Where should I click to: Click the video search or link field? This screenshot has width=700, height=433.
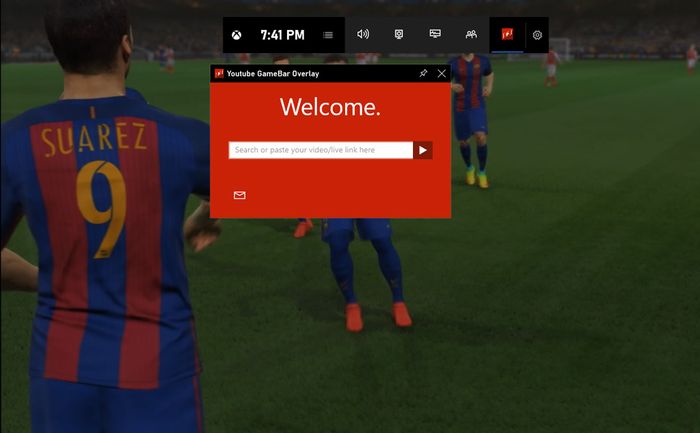click(320, 150)
